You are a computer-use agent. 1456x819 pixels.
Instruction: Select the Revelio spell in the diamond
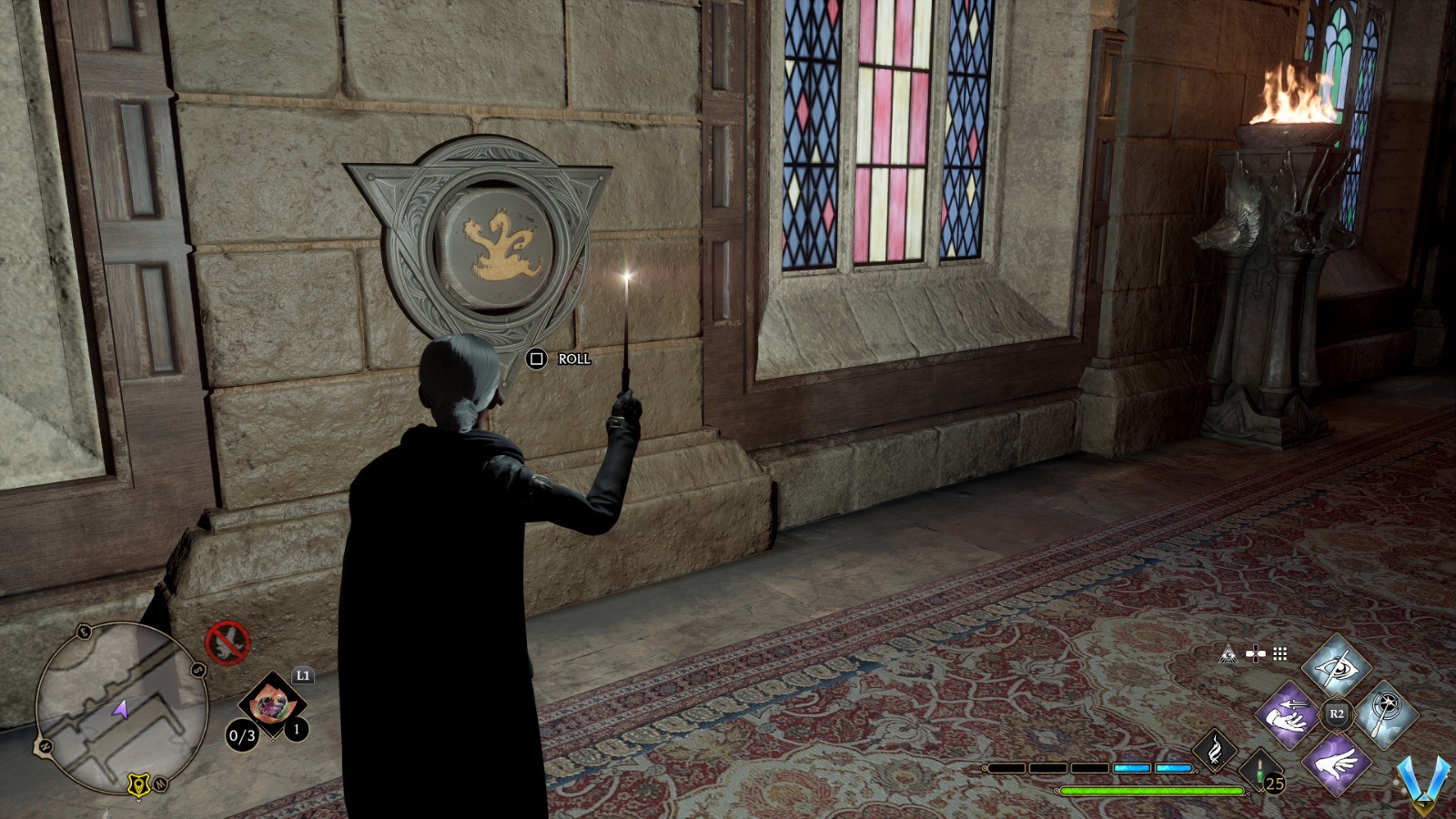(1335, 668)
